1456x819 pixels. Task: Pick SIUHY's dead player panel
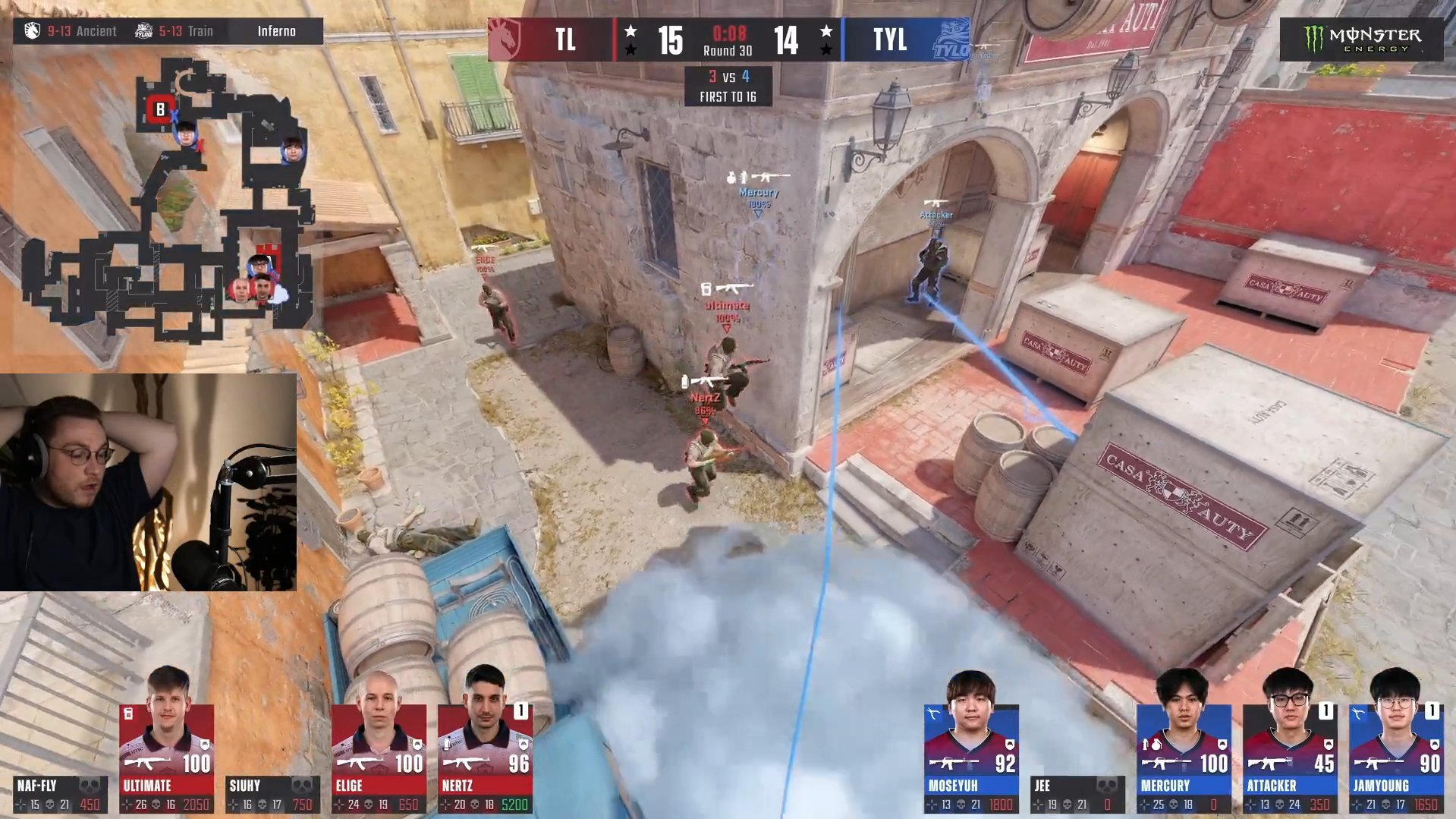click(272, 794)
